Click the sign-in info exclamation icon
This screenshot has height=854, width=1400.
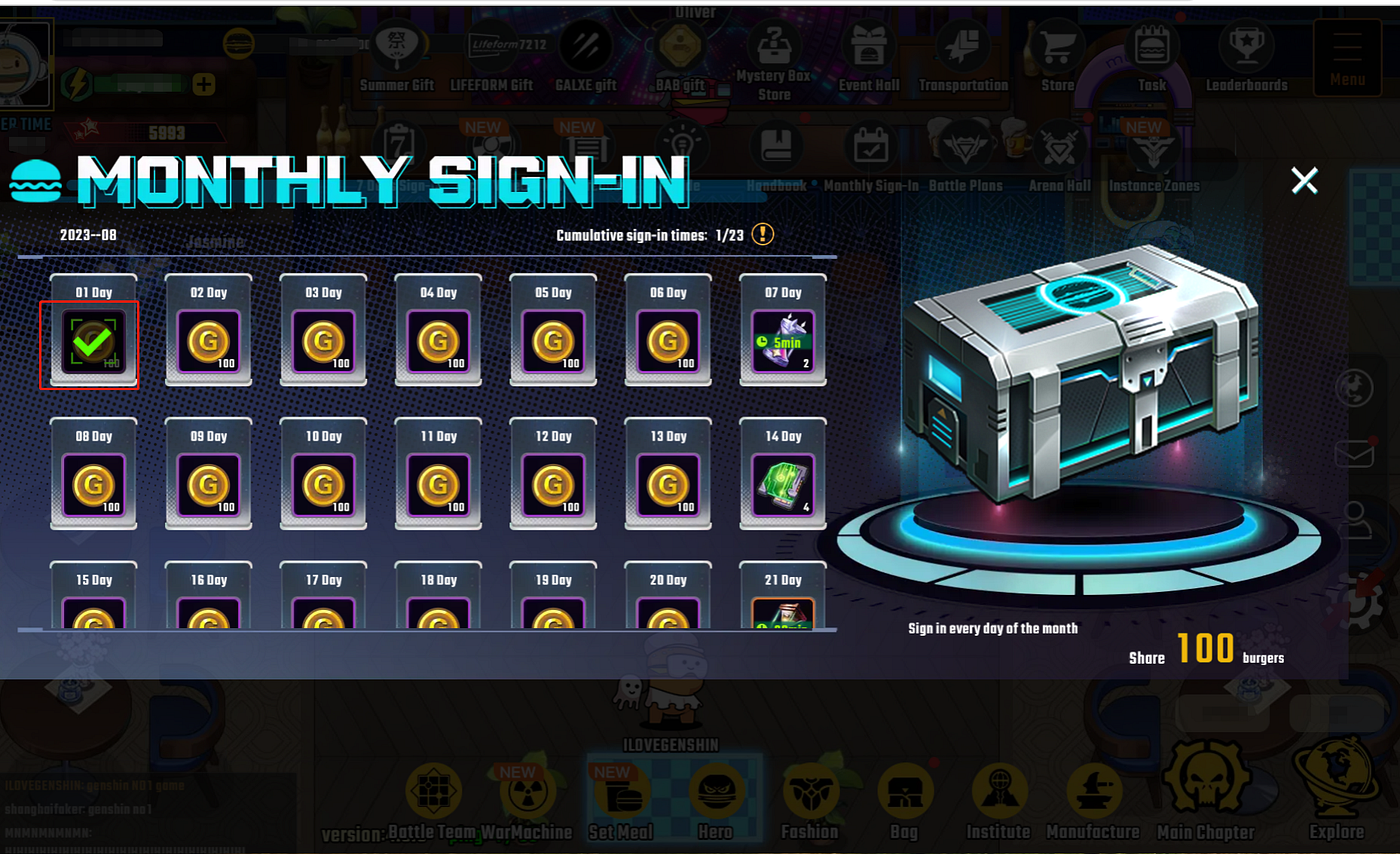[x=763, y=235]
